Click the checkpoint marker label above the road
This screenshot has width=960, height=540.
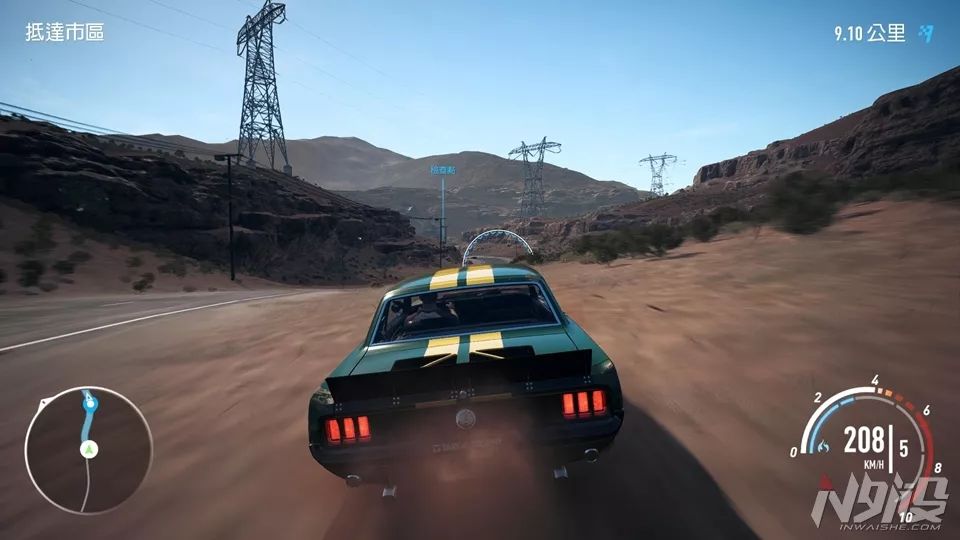click(x=443, y=170)
